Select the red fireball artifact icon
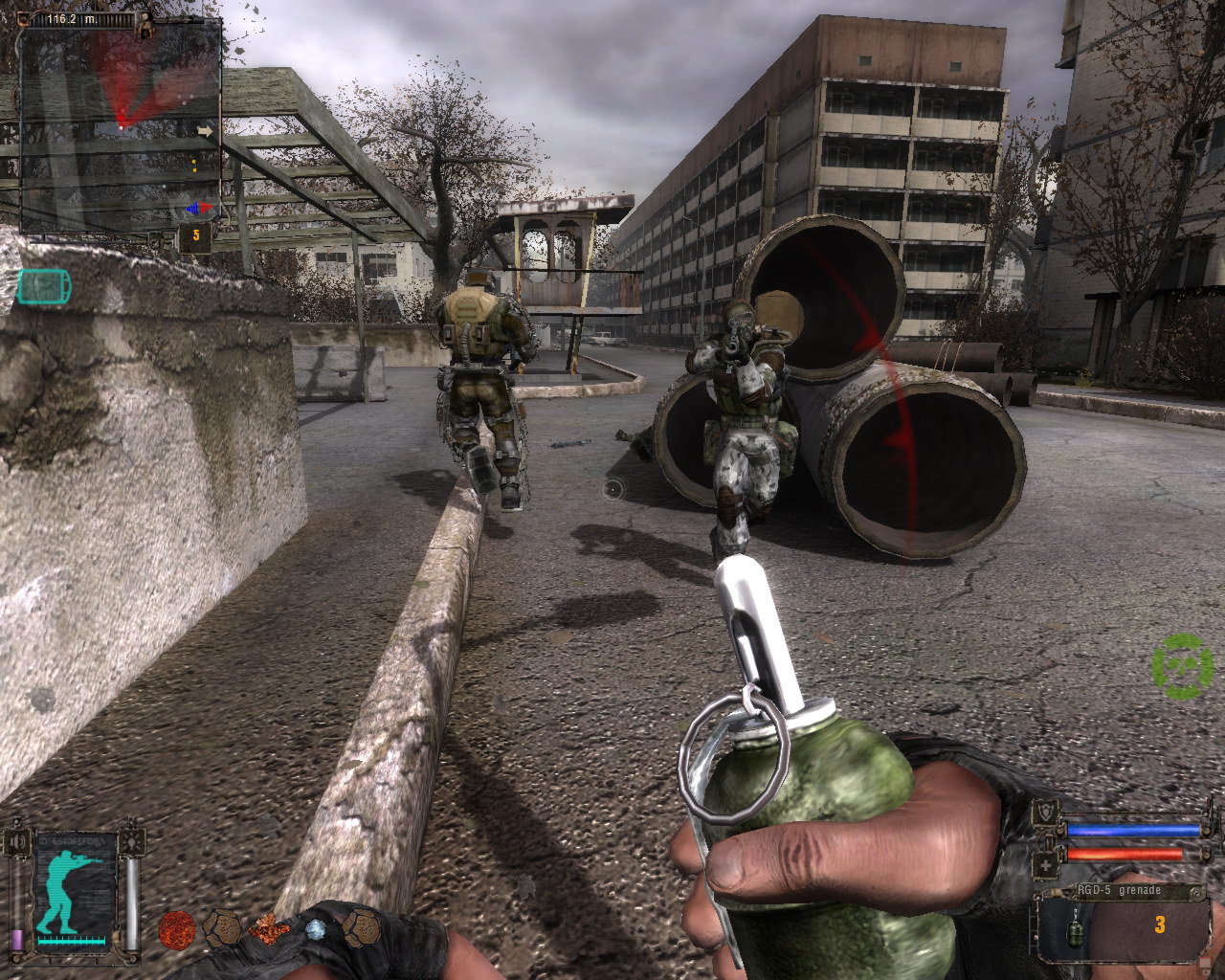Image resolution: width=1225 pixels, height=980 pixels. click(176, 927)
